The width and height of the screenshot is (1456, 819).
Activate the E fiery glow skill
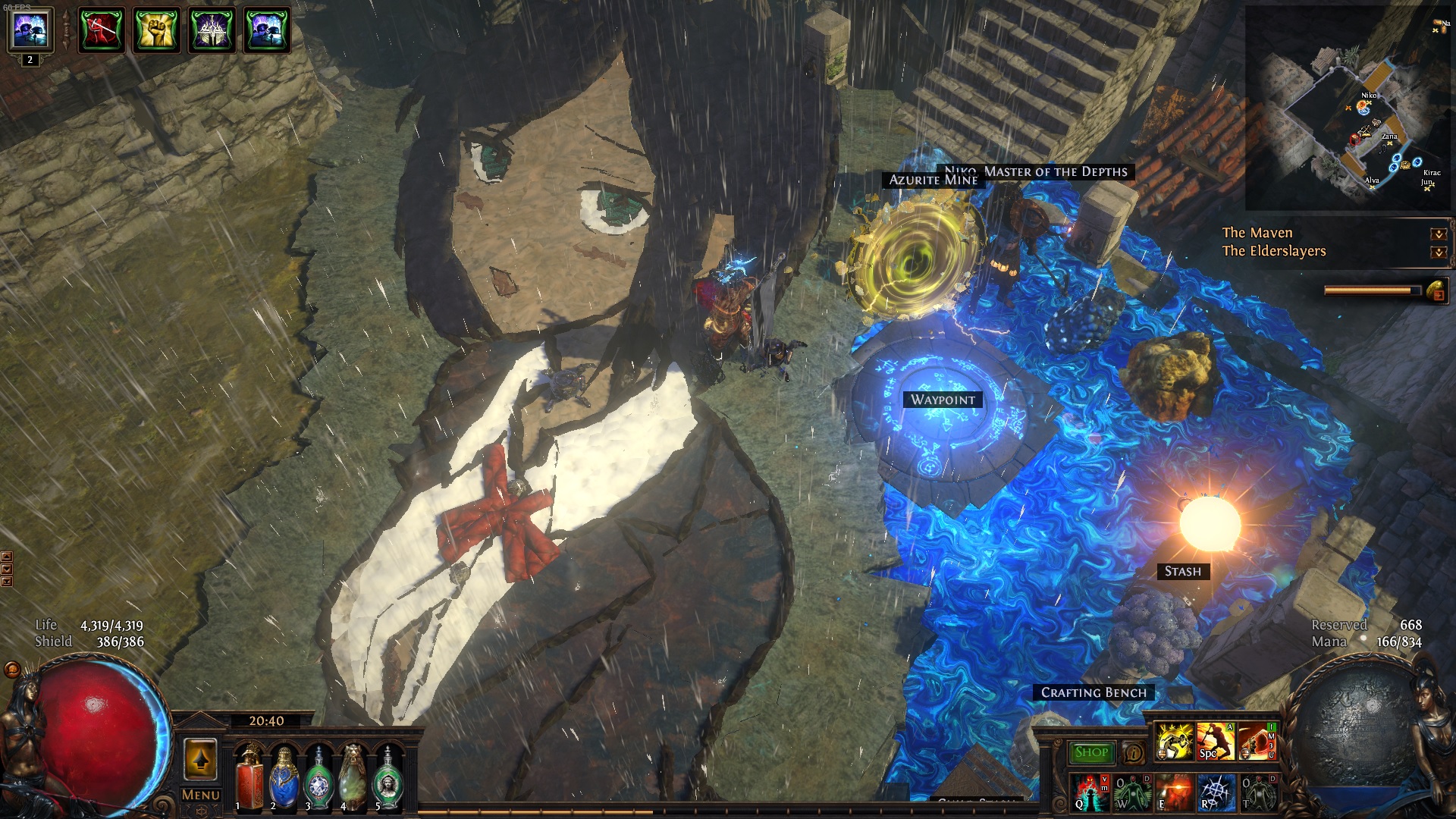[1174, 792]
